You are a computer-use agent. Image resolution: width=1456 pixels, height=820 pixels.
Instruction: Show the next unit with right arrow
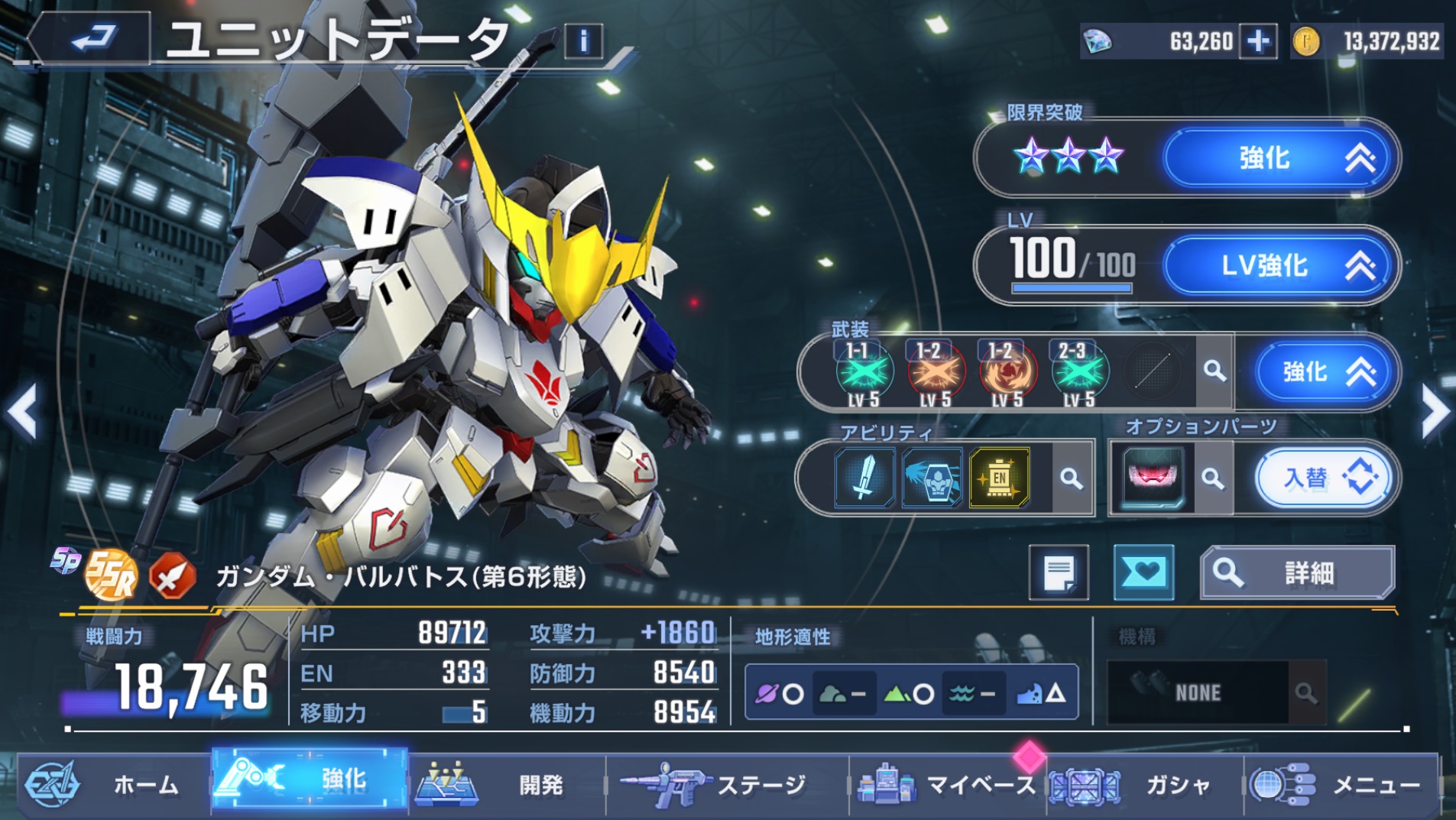click(x=1435, y=412)
